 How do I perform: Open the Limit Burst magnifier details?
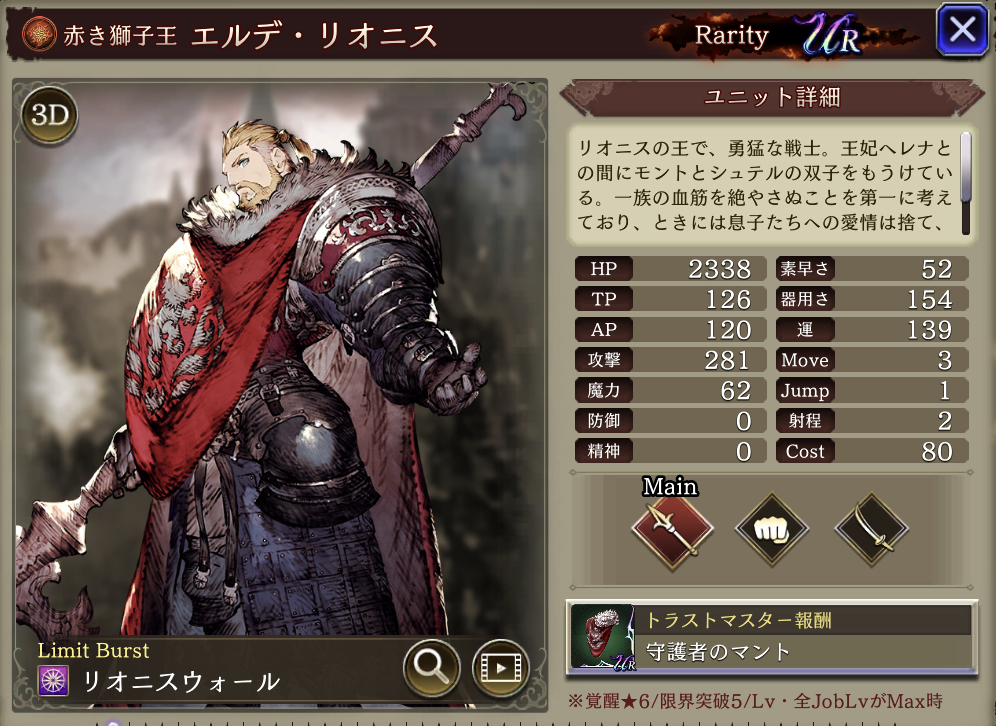click(432, 667)
